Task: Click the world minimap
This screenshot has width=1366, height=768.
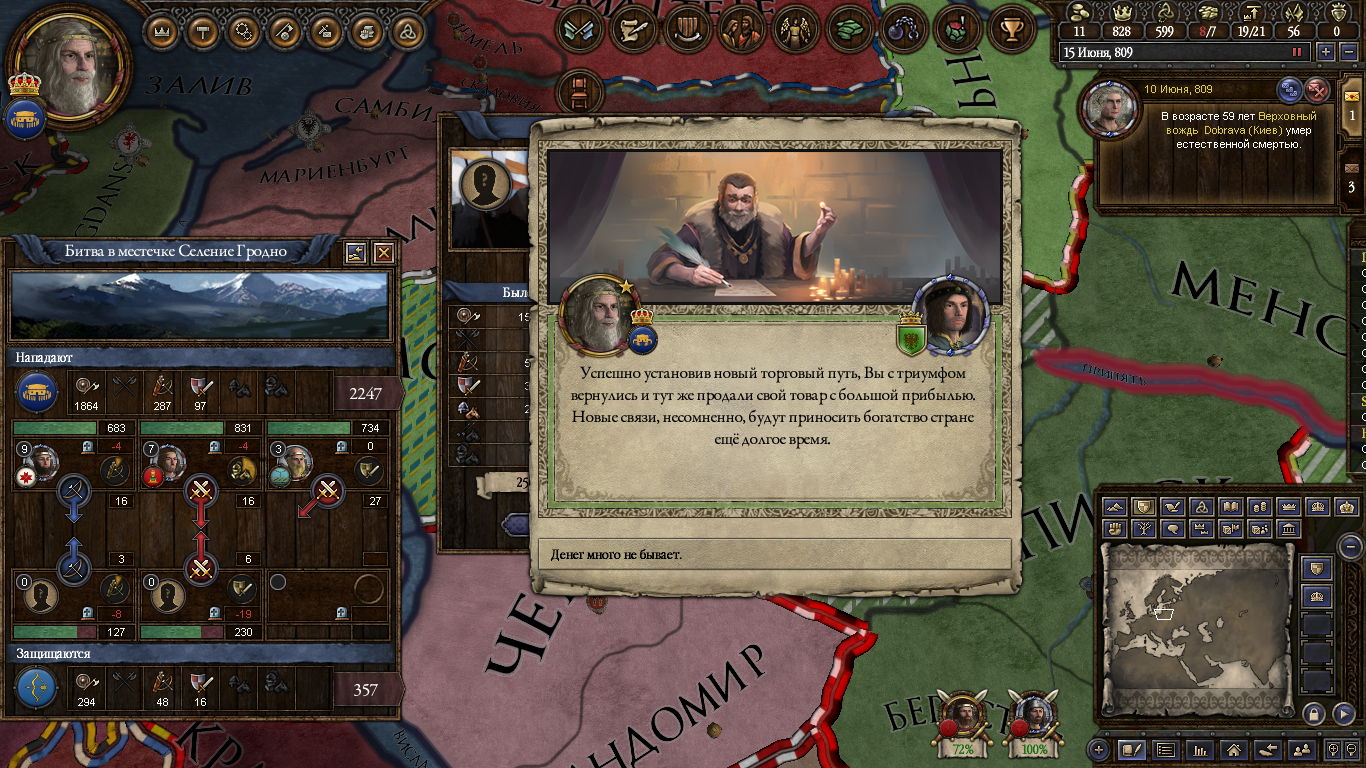Action: pyautogui.click(x=1197, y=618)
